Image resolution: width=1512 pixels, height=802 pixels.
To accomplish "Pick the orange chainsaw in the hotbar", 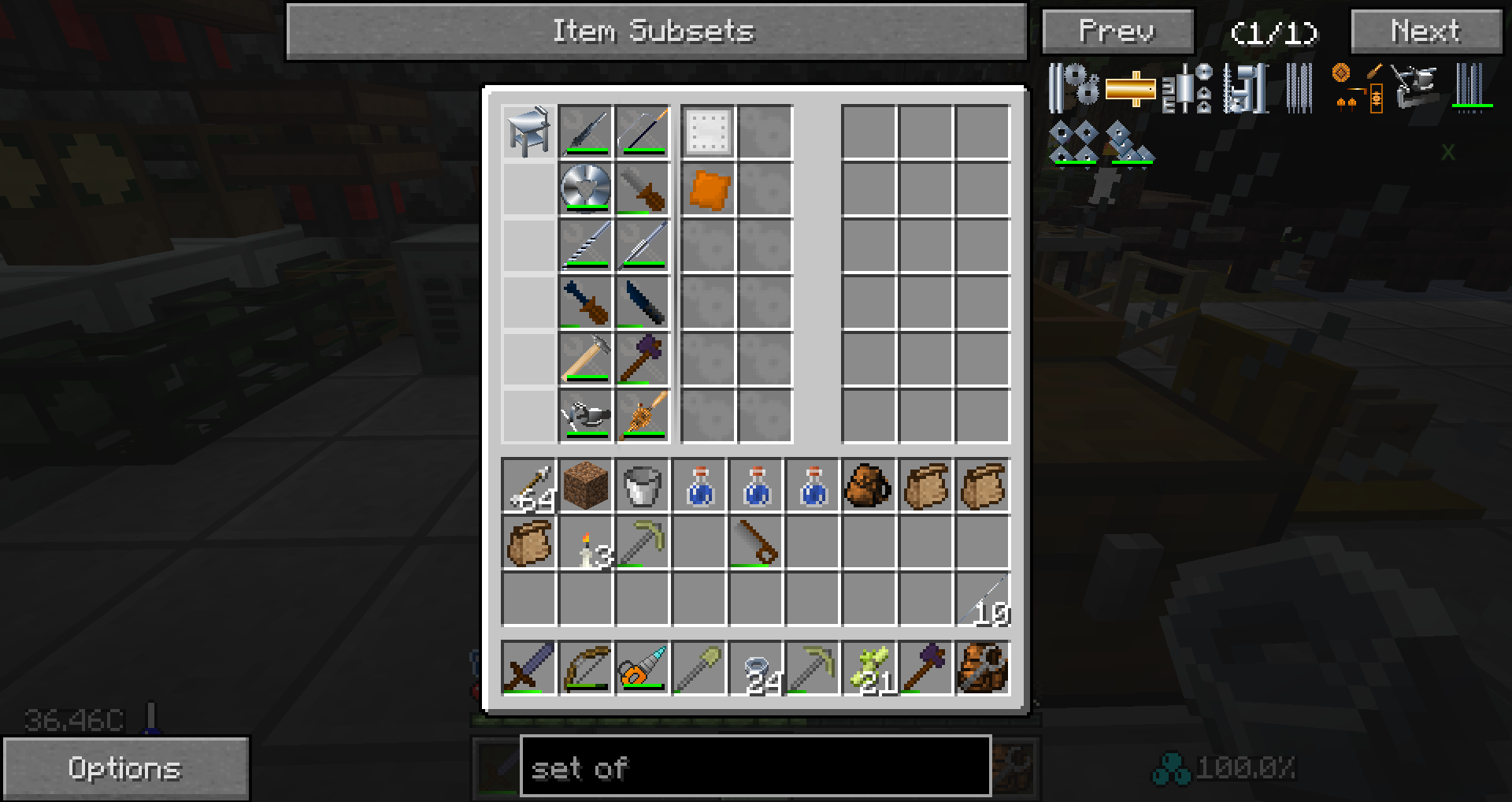I will point(643,668).
